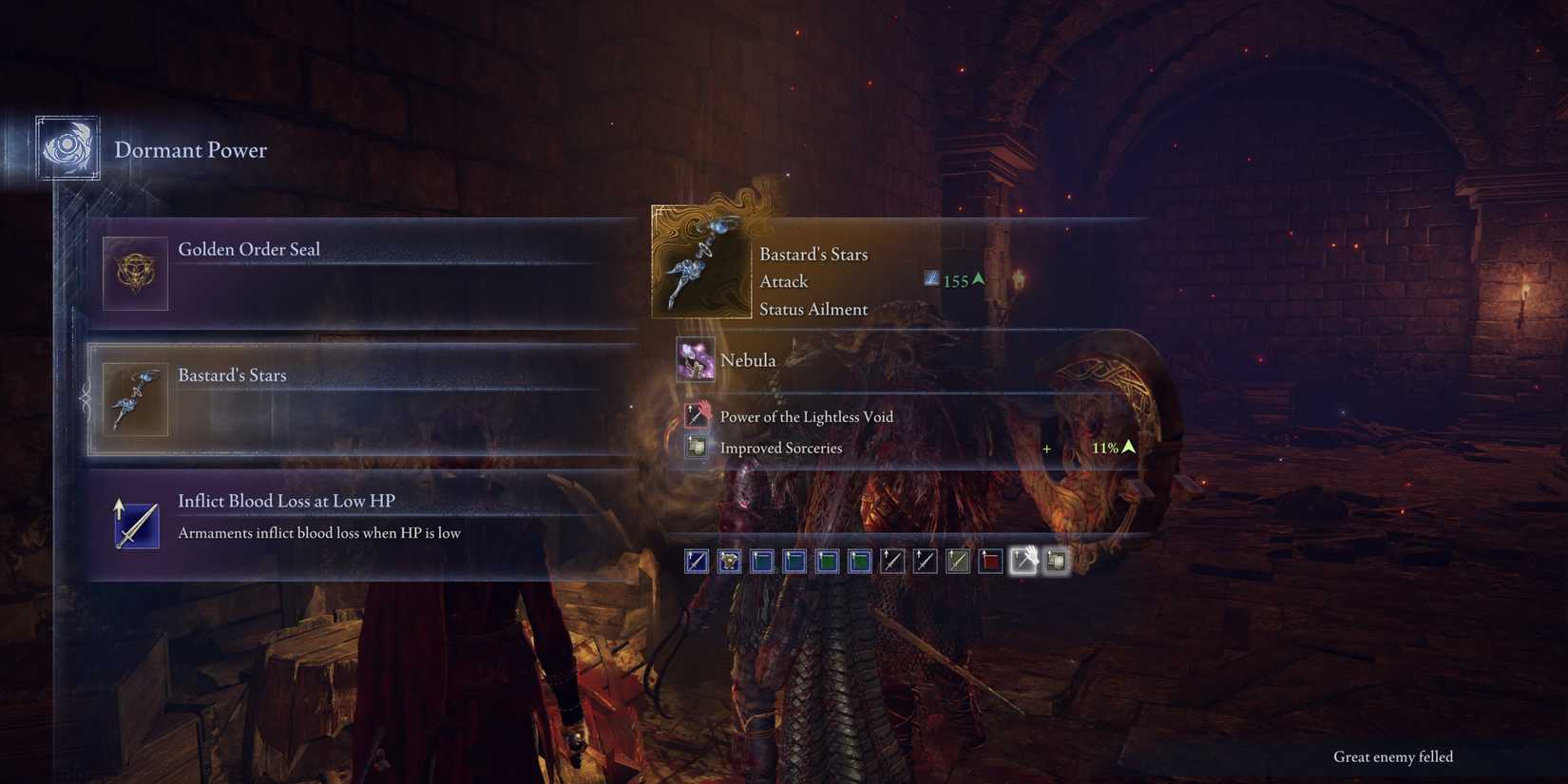Click the Golden Order Seal talisman icon
This screenshot has height=784, width=1568.
pos(135,274)
